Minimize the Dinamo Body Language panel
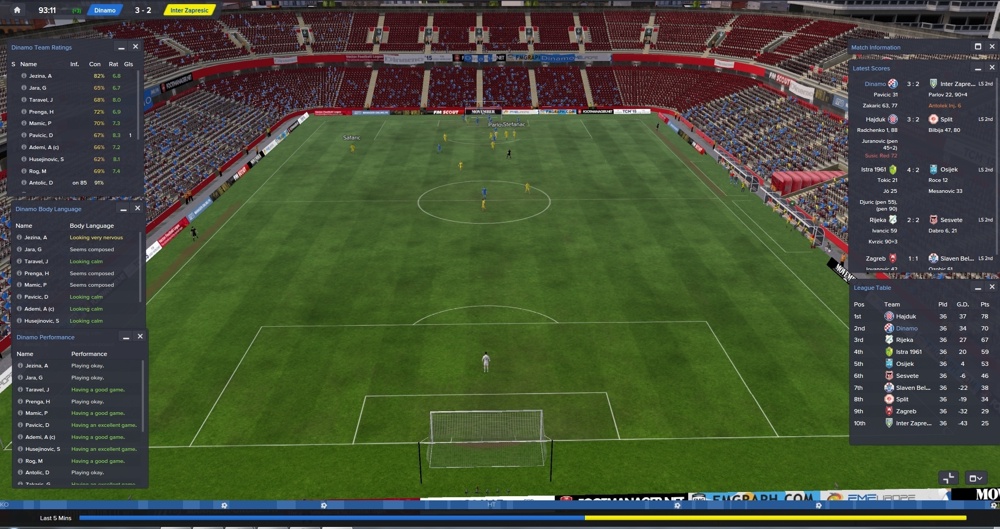This screenshot has height=529, width=1000. click(x=124, y=209)
